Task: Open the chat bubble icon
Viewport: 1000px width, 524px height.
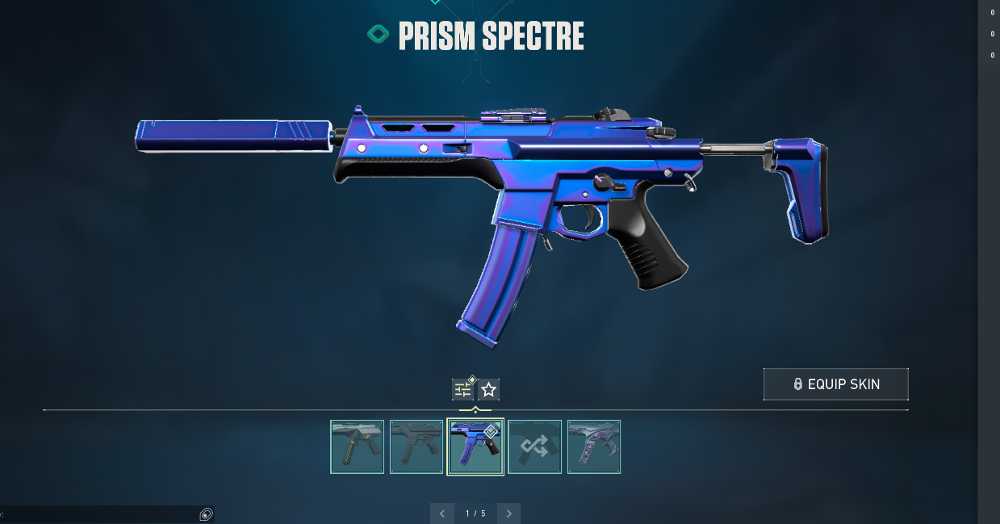Action: pyautogui.click(x=205, y=515)
